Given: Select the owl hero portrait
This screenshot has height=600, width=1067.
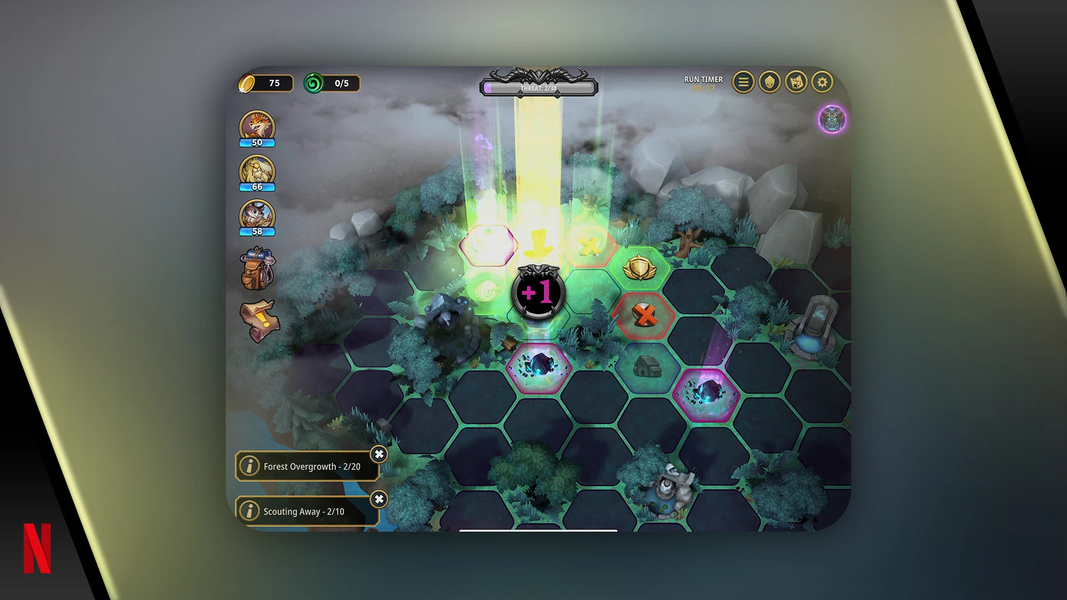Looking at the screenshot, I should (x=257, y=216).
